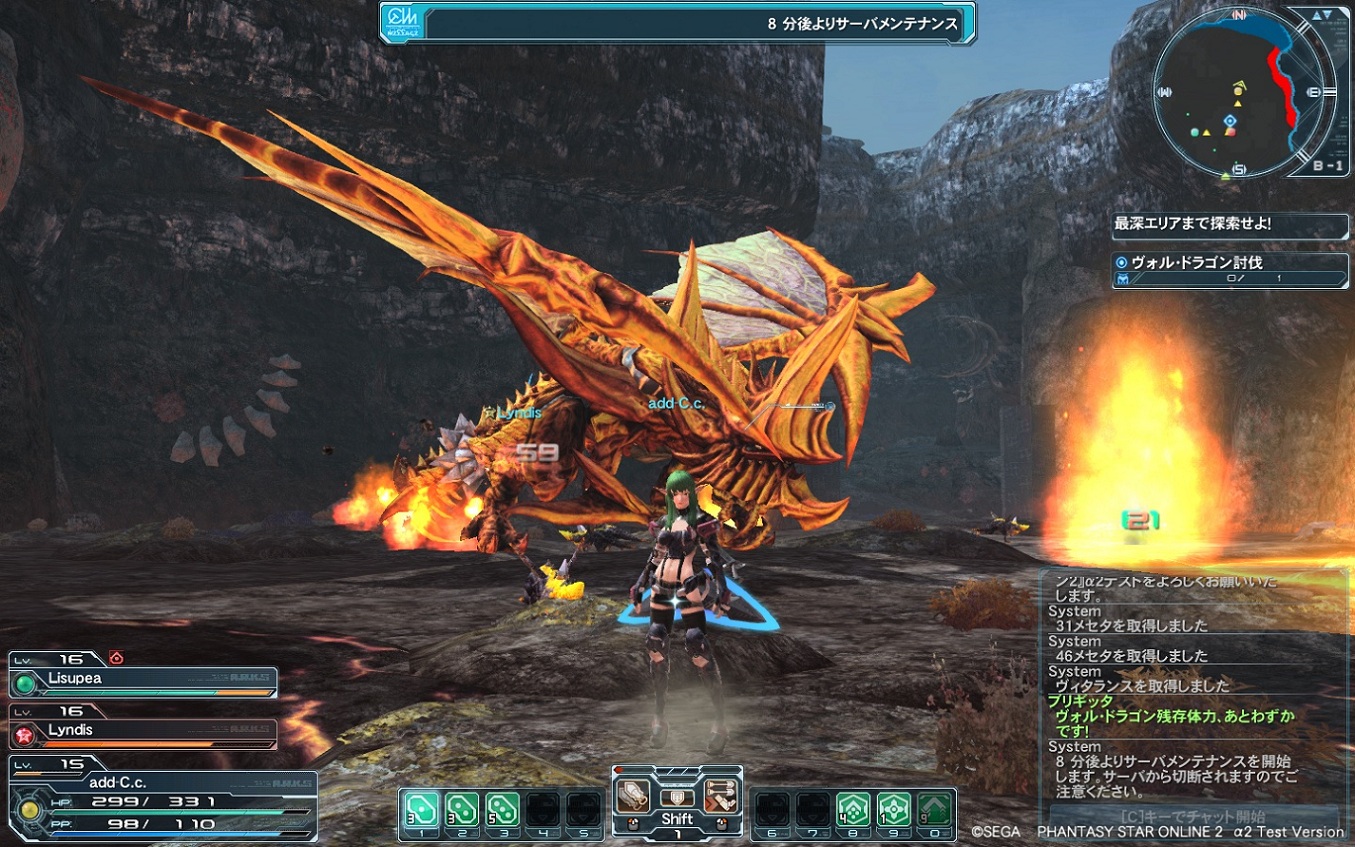Open the server maintenance message banner
Viewport: 1355px width, 847px height.
click(x=677, y=23)
